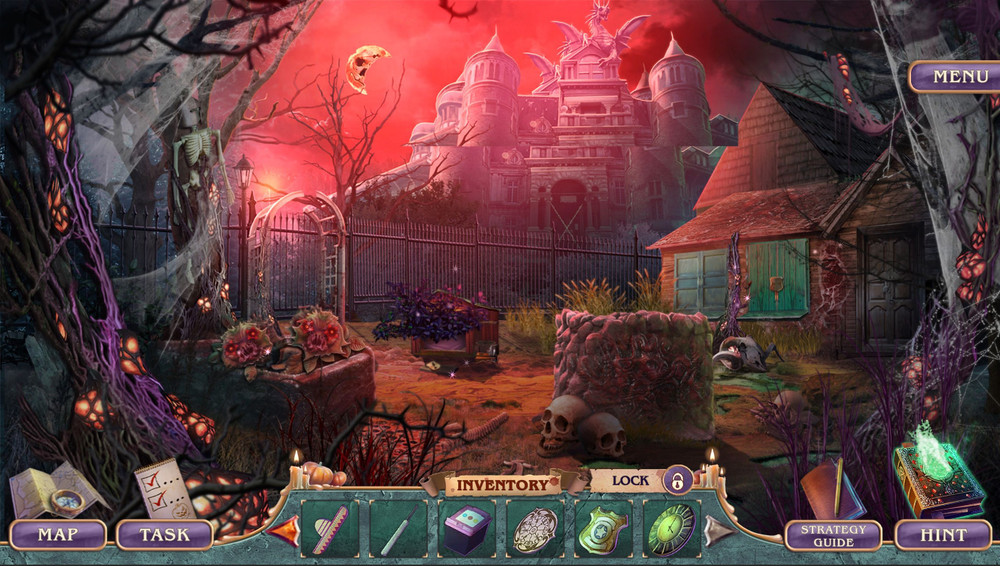Click the folded map with compass icon

click(55, 490)
